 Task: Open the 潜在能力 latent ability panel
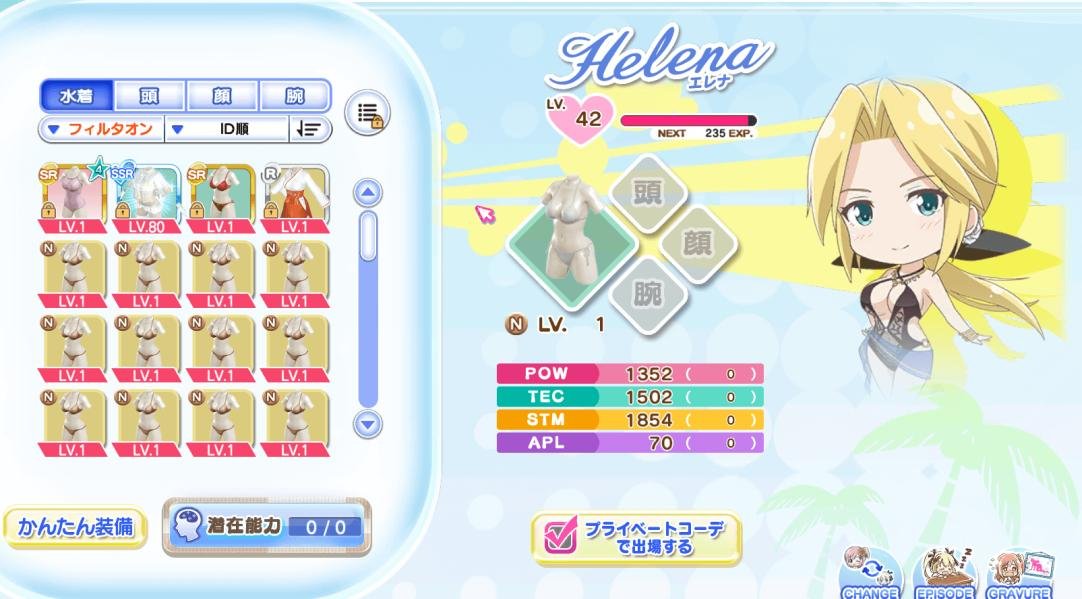[266, 527]
